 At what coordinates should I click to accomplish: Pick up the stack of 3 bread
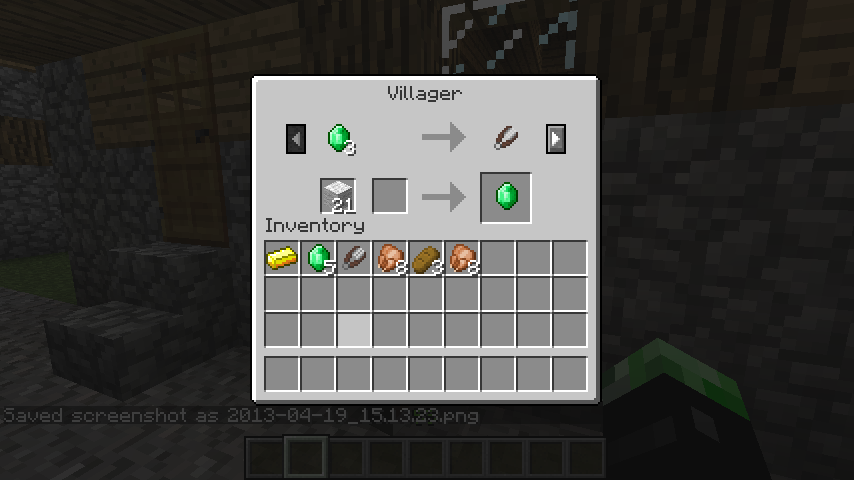tap(426, 259)
